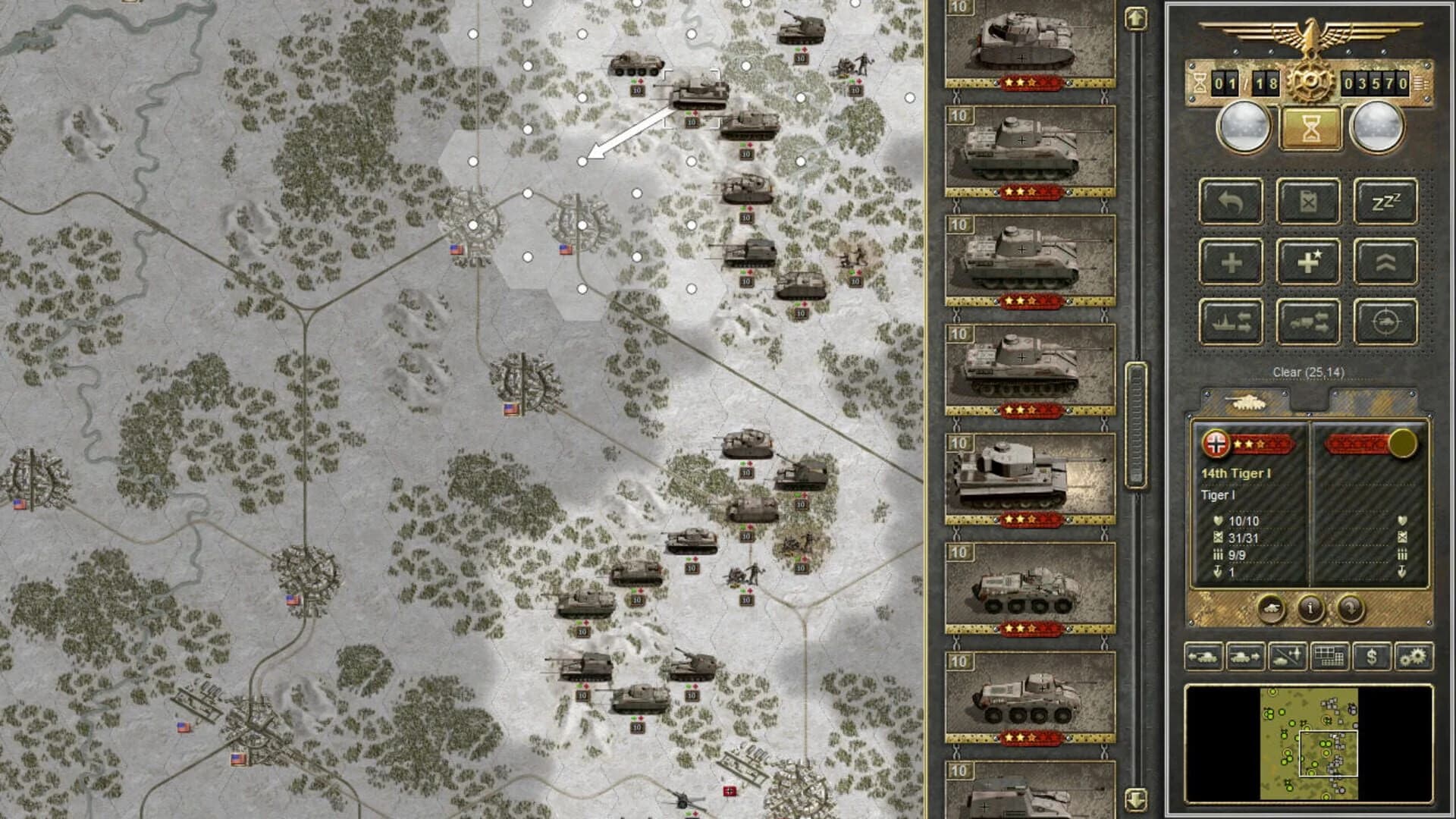This screenshot has width=1456, height=819.
Task: Mount the unit into motorized transport
Action: pos(1310,321)
